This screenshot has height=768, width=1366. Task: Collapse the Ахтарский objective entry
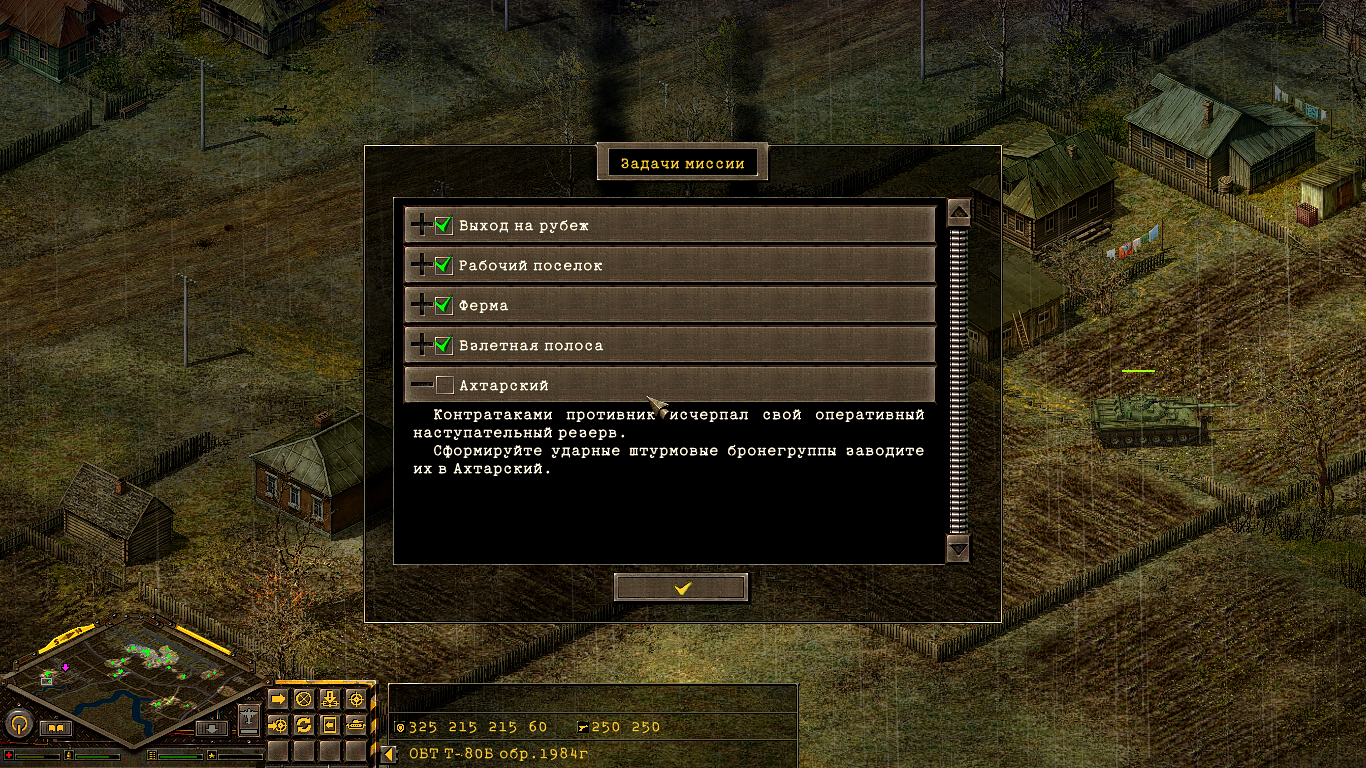[421, 384]
